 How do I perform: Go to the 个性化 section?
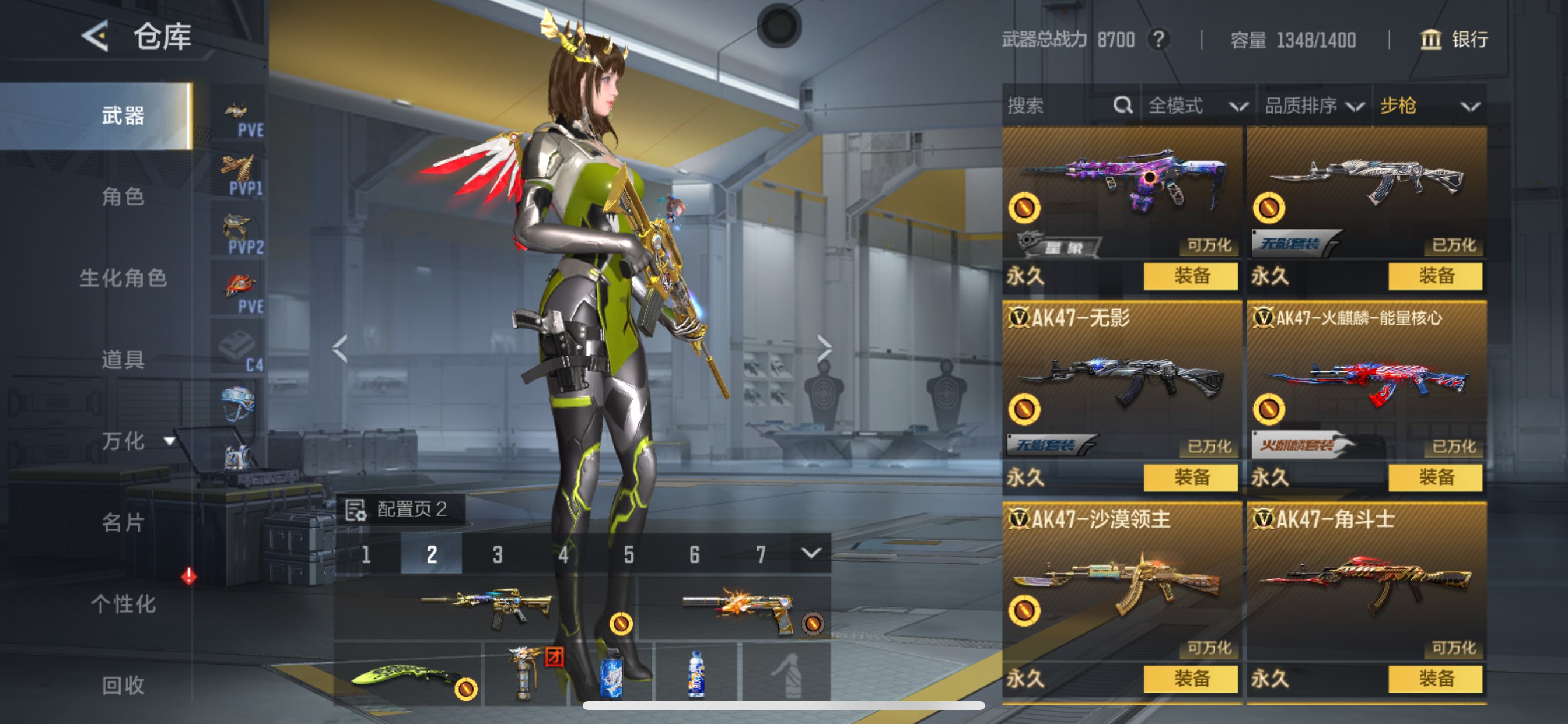123,603
